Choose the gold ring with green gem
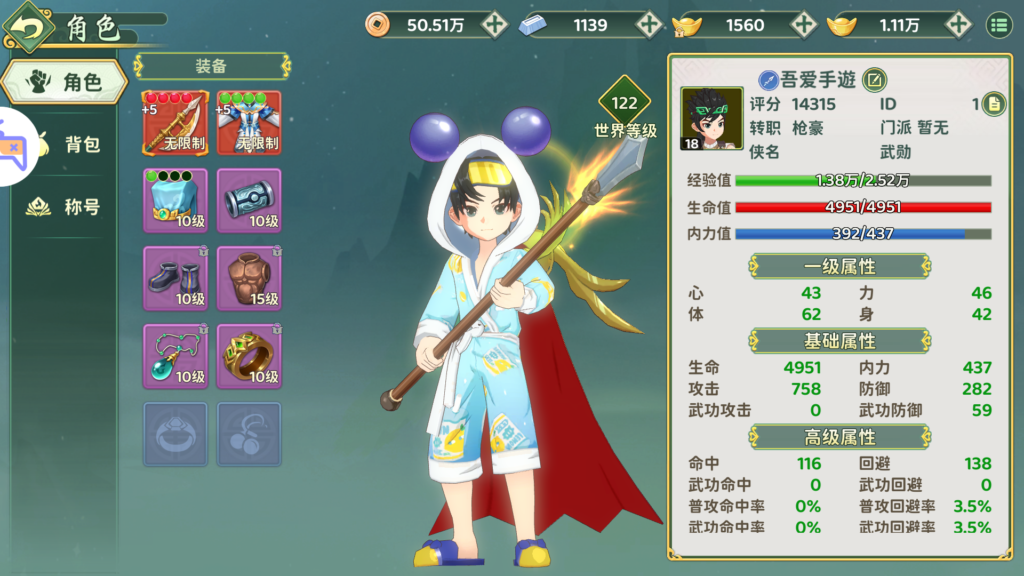Image resolution: width=1024 pixels, height=576 pixels. point(249,355)
